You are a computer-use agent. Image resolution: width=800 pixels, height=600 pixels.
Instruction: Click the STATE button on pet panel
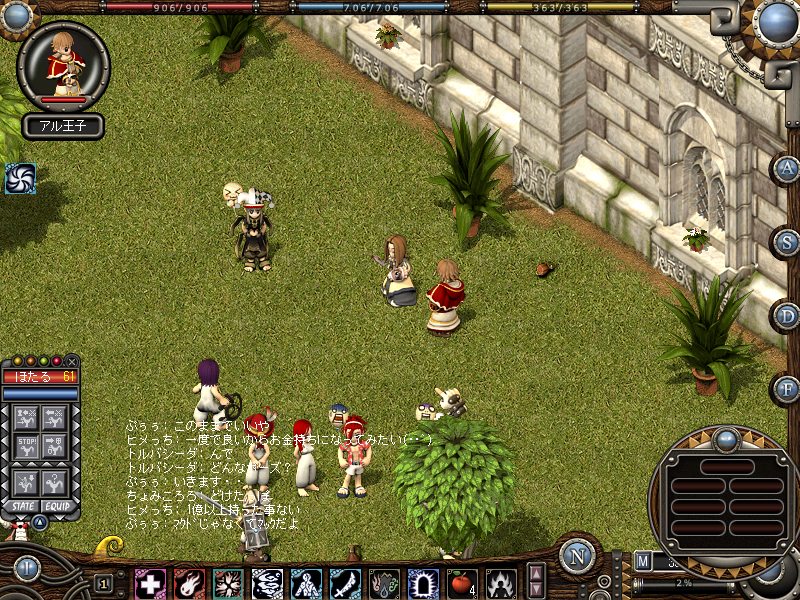[x=20, y=507]
